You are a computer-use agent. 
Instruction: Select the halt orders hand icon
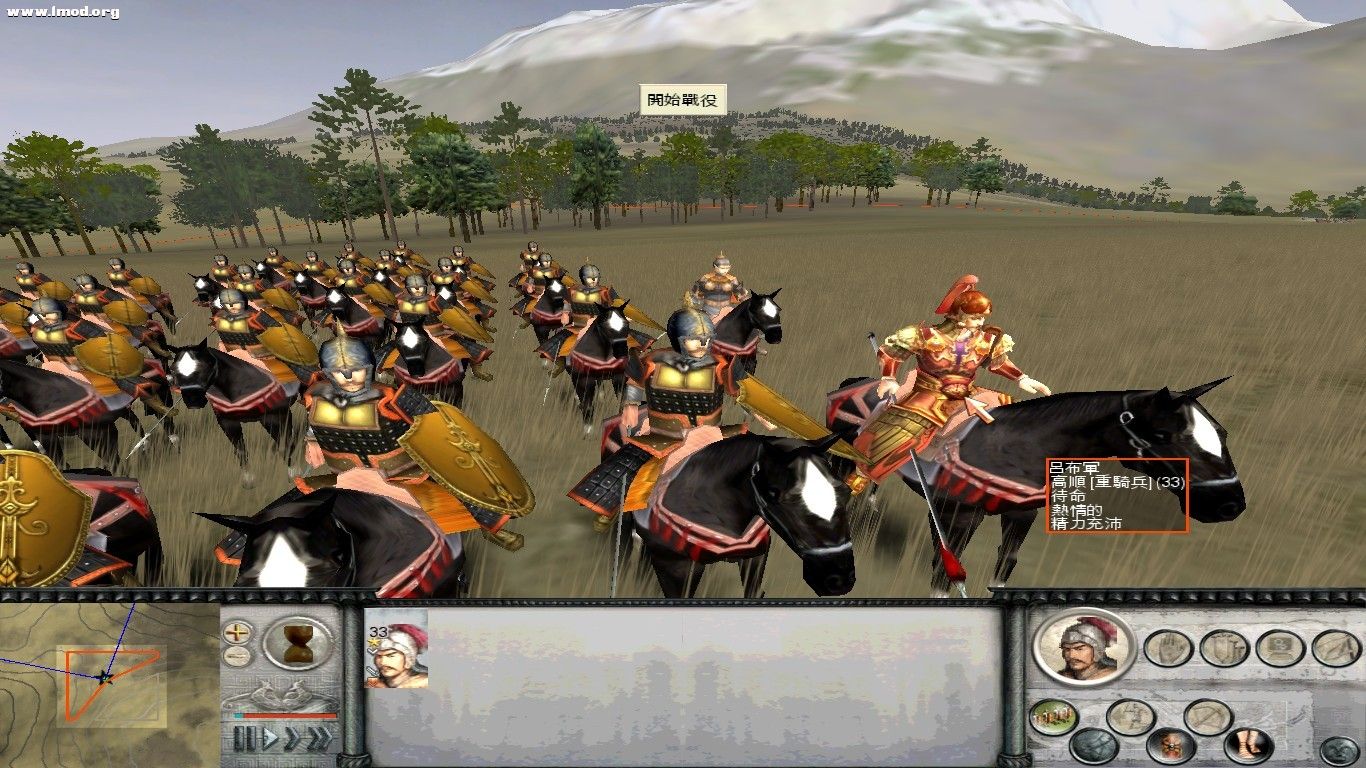(x=1169, y=648)
